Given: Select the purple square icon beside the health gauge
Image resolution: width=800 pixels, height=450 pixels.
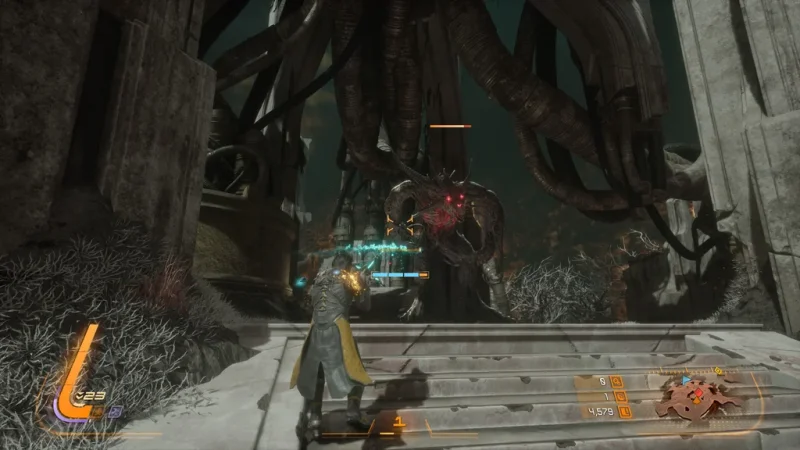Looking at the screenshot, I should tap(112, 409).
